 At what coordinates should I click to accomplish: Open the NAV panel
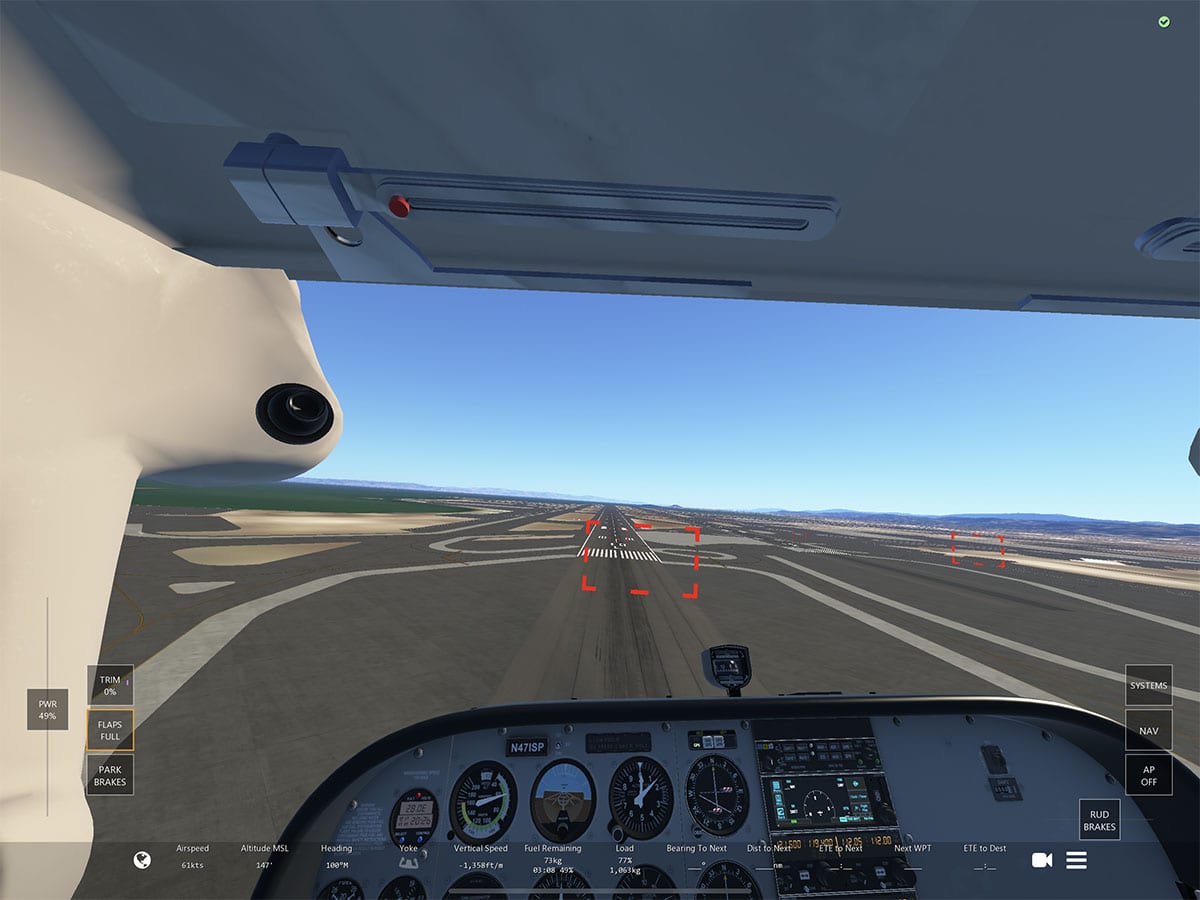tap(1148, 730)
